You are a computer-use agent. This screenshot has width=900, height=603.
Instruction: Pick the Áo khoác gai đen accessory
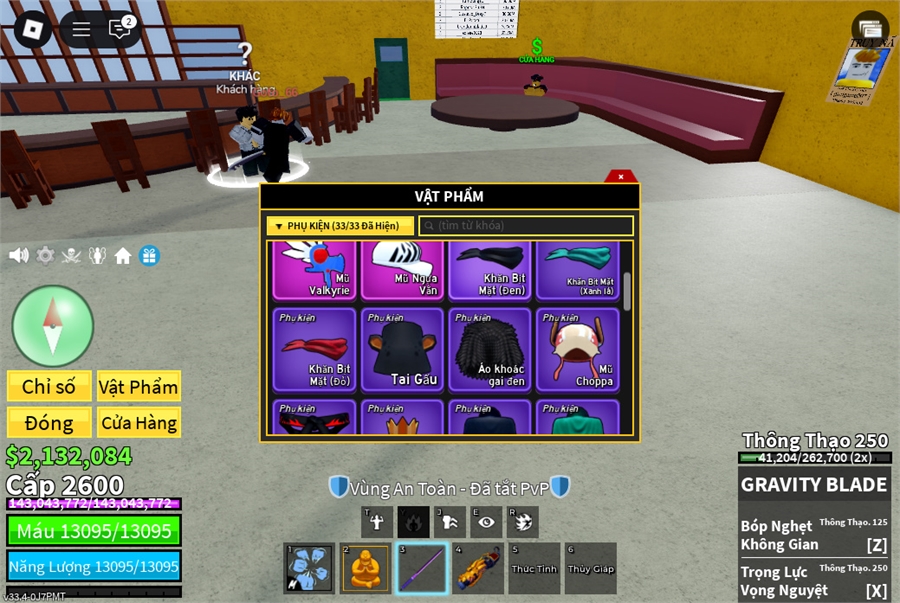[490, 348]
